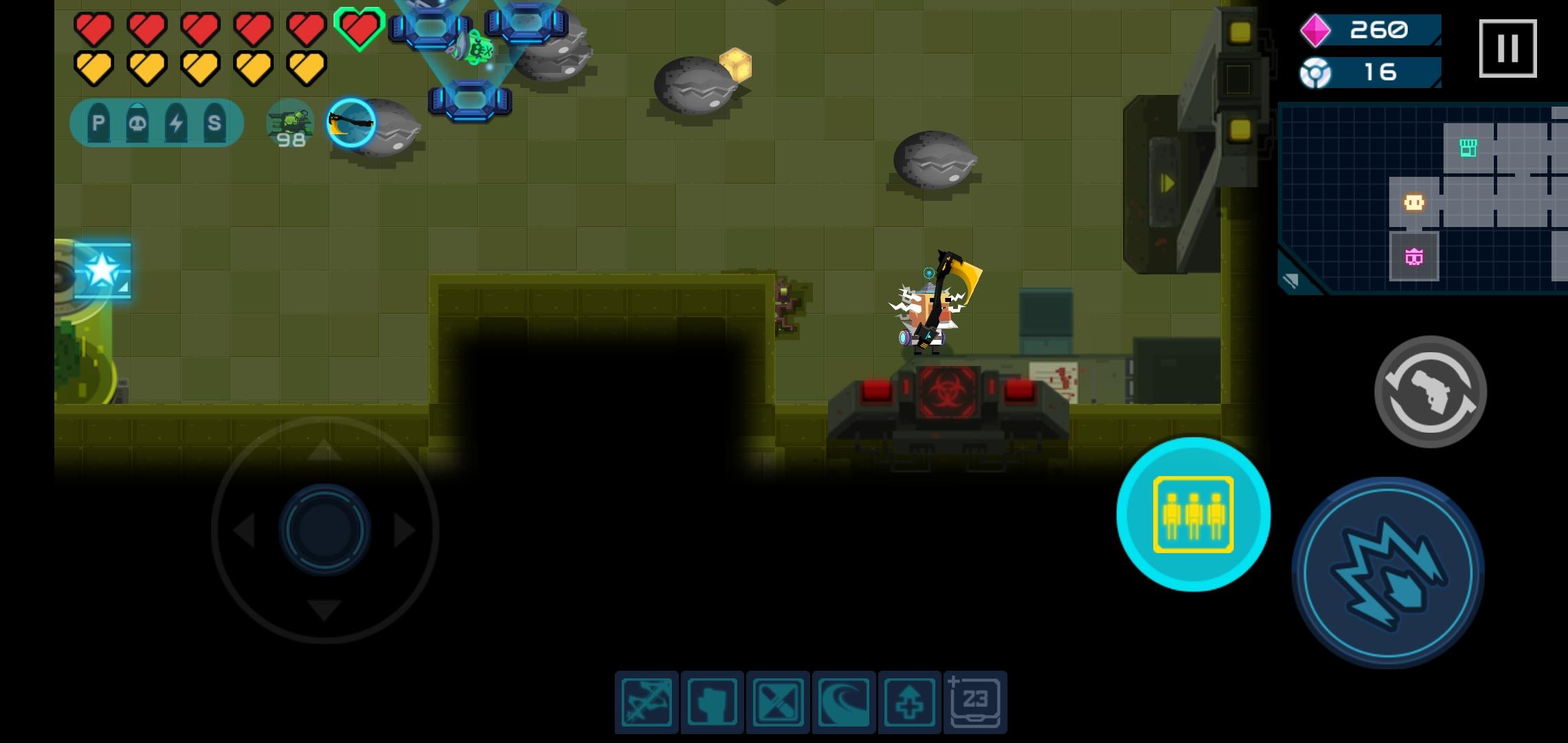Tap the weapon-switch gun button
The height and width of the screenshot is (743, 1568).
coord(1430,391)
